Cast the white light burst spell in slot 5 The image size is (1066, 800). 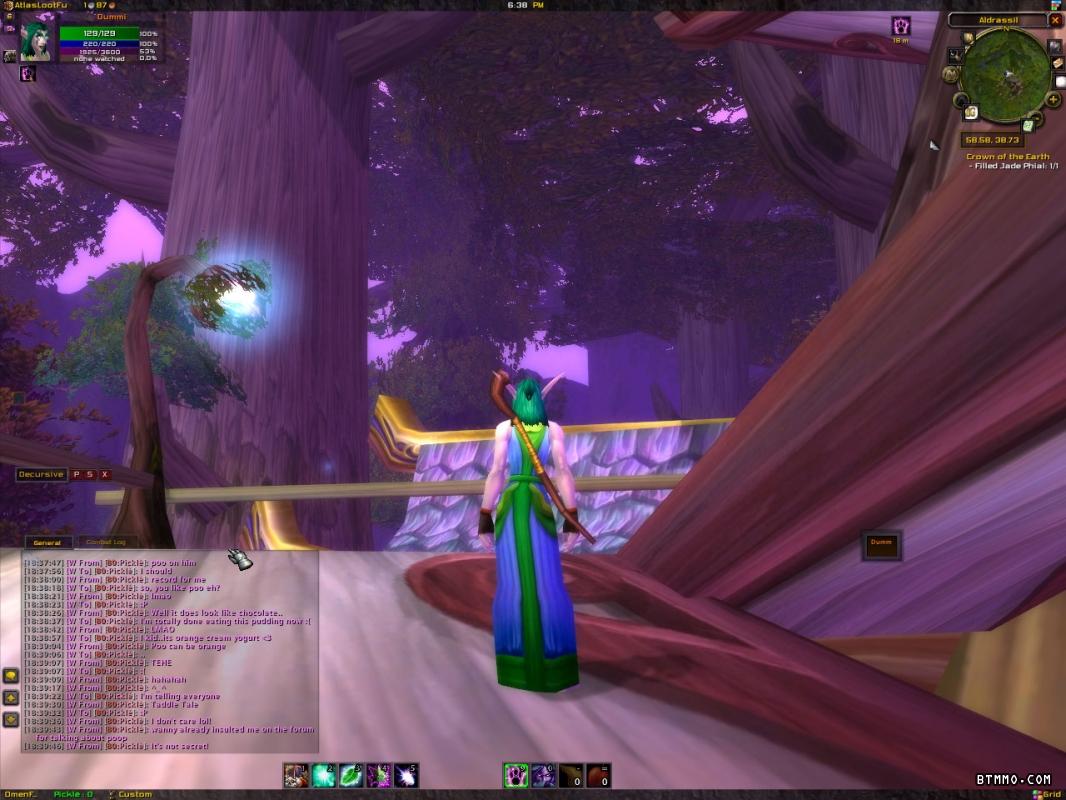pyautogui.click(x=407, y=775)
